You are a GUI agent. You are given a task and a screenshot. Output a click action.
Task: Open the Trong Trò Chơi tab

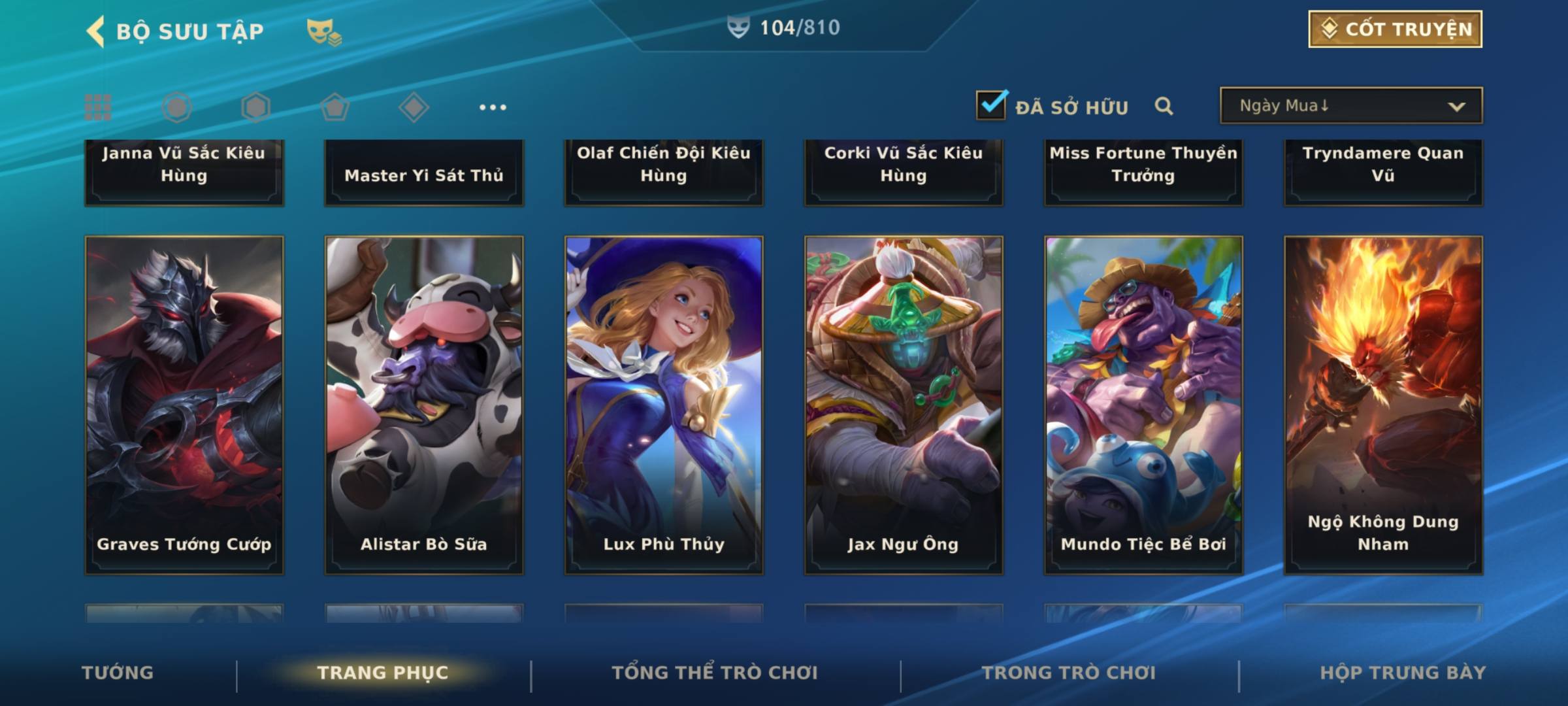click(1069, 673)
